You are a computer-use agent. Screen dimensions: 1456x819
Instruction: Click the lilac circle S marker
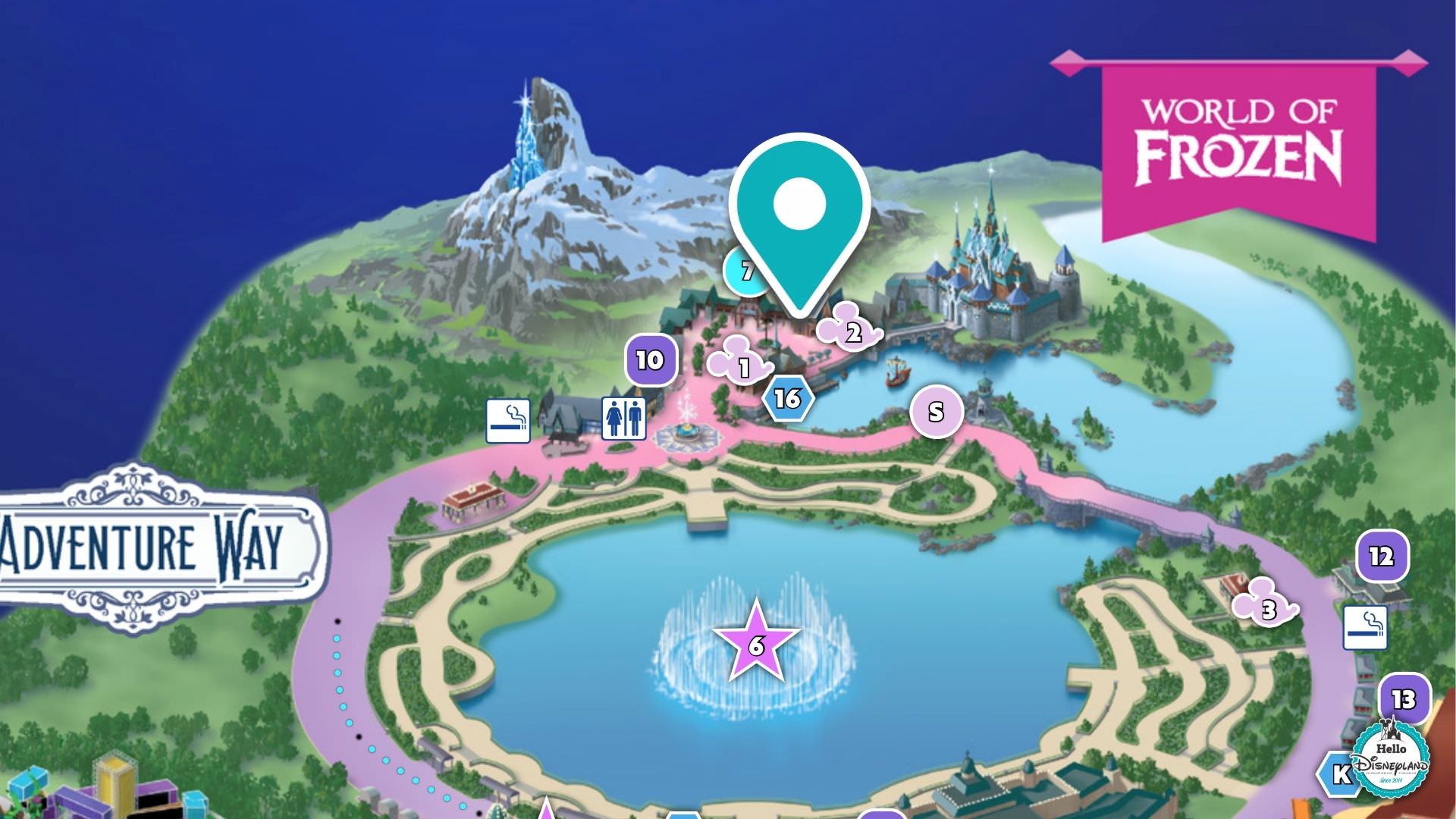coord(937,412)
